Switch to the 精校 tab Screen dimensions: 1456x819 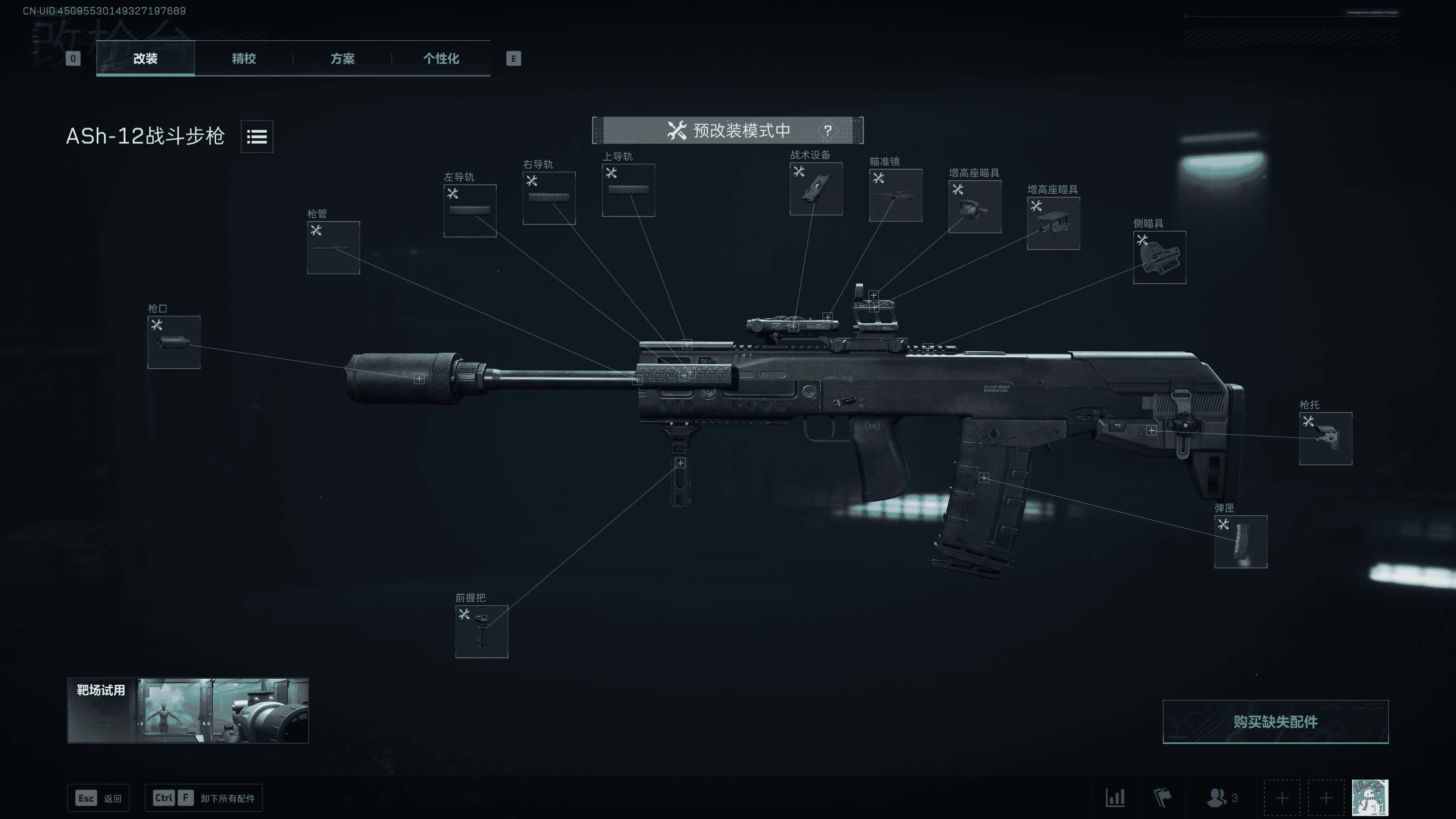243,59
